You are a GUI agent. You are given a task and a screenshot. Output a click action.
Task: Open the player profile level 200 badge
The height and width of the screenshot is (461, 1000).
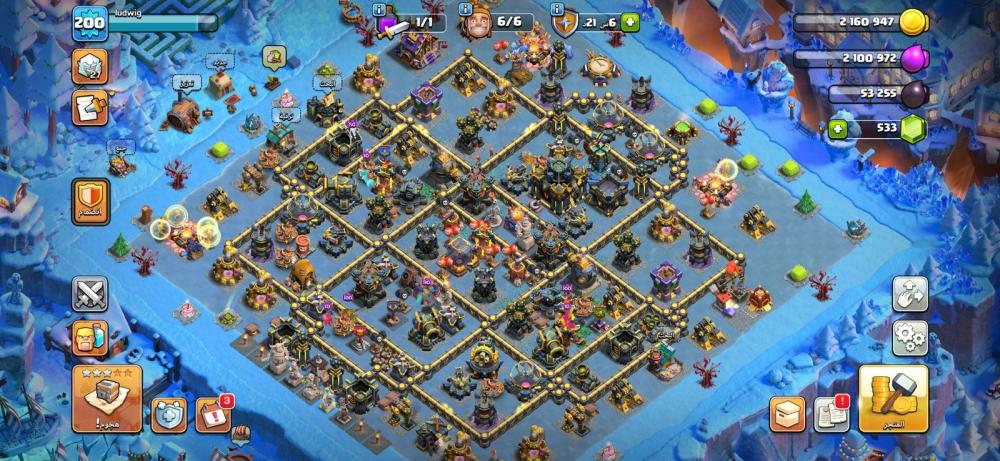coord(89,23)
